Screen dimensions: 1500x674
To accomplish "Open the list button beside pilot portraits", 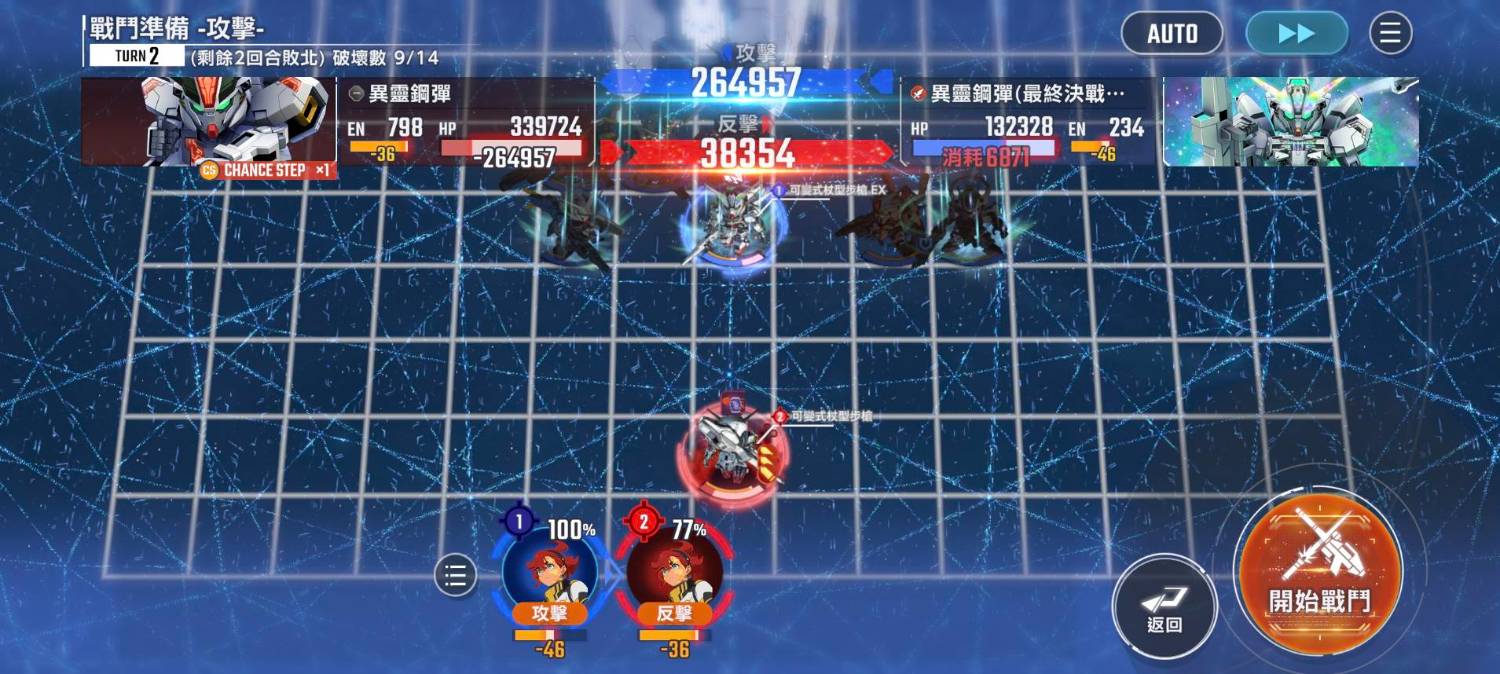I will (x=455, y=576).
